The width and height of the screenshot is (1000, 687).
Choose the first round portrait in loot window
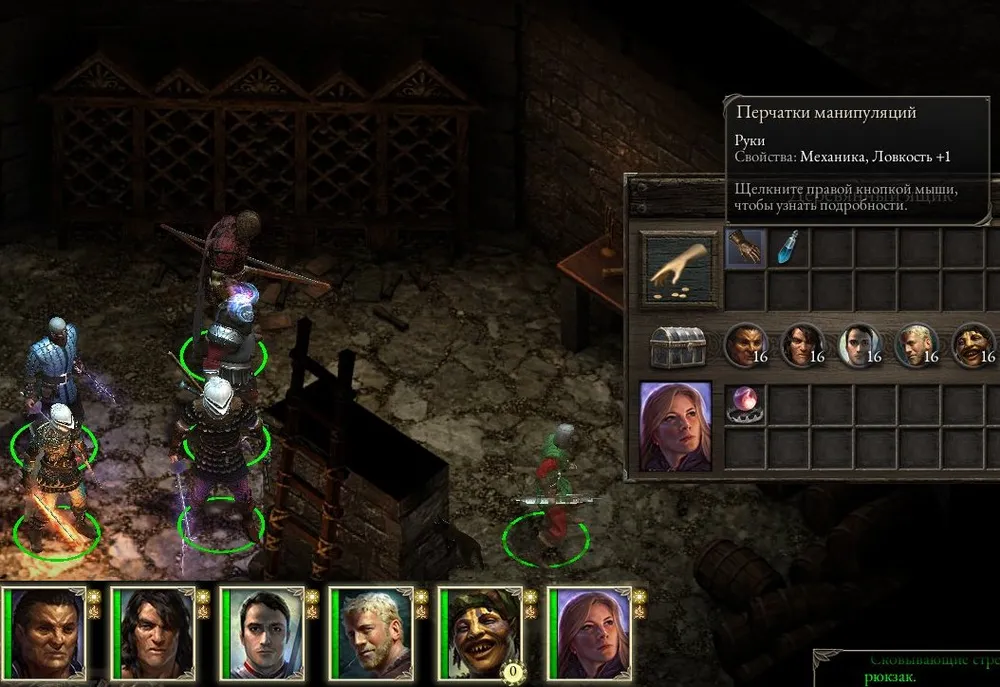[745, 346]
